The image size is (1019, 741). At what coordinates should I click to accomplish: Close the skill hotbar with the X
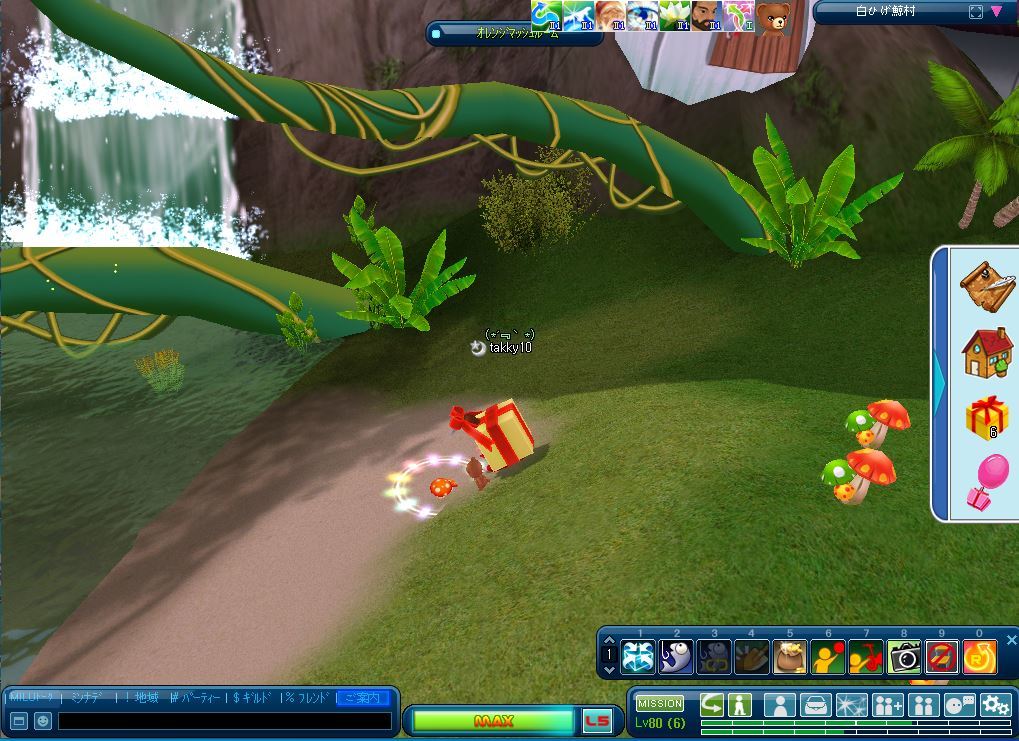pyautogui.click(x=1011, y=640)
